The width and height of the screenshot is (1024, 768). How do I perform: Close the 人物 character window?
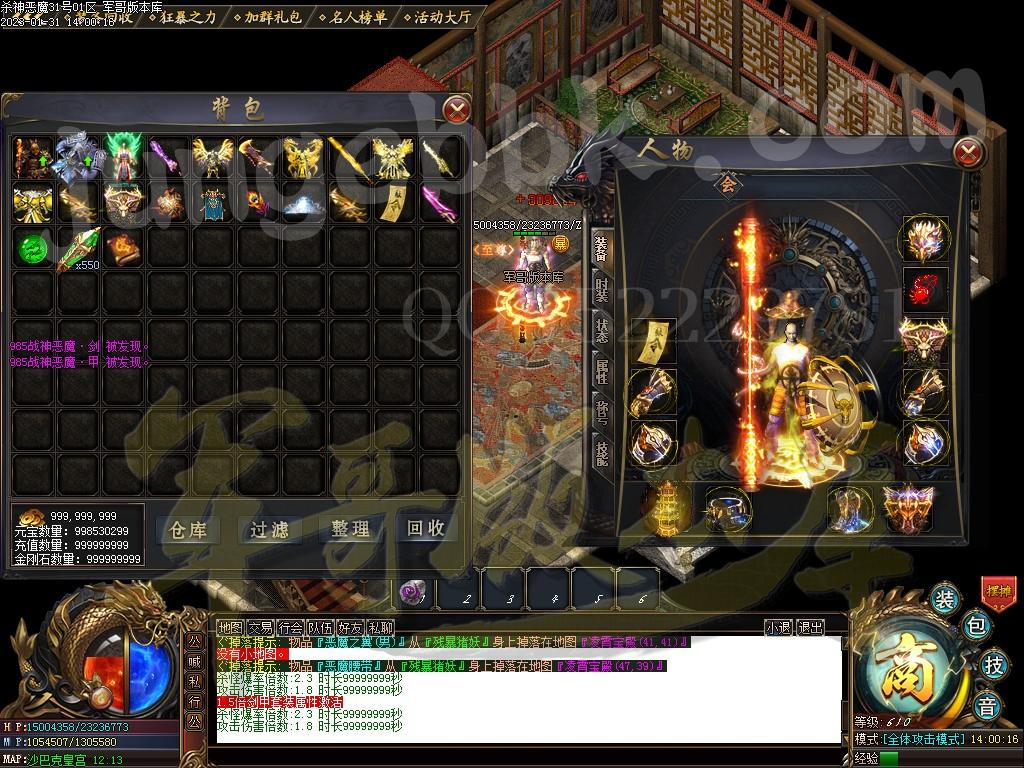click(x=968, y=153)
